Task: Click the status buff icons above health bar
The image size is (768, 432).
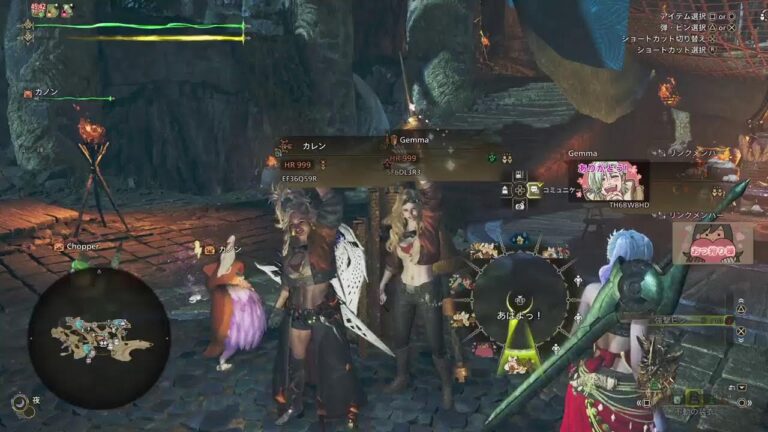Action: point(52,10)
